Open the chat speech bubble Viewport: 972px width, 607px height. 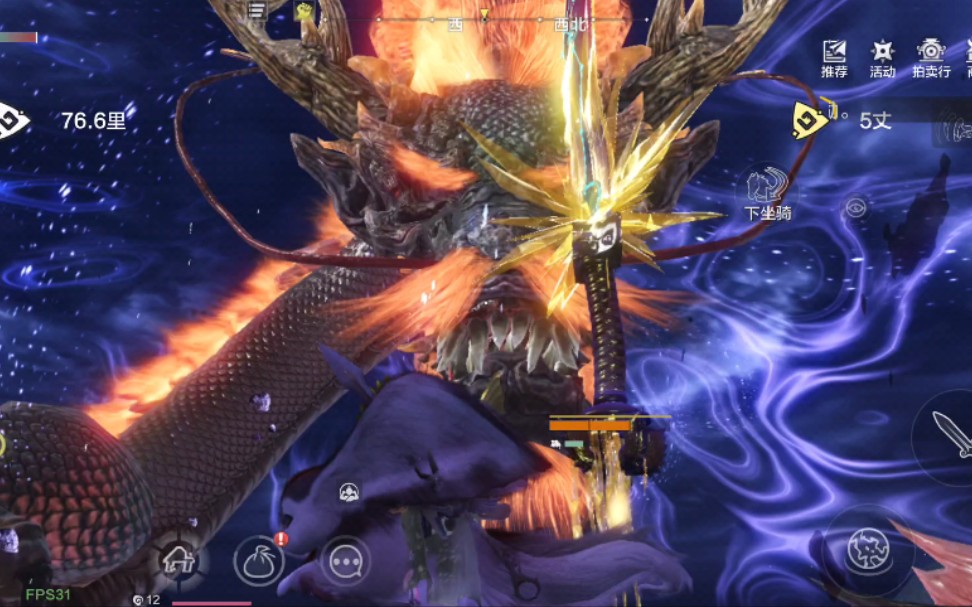point(345,561)
